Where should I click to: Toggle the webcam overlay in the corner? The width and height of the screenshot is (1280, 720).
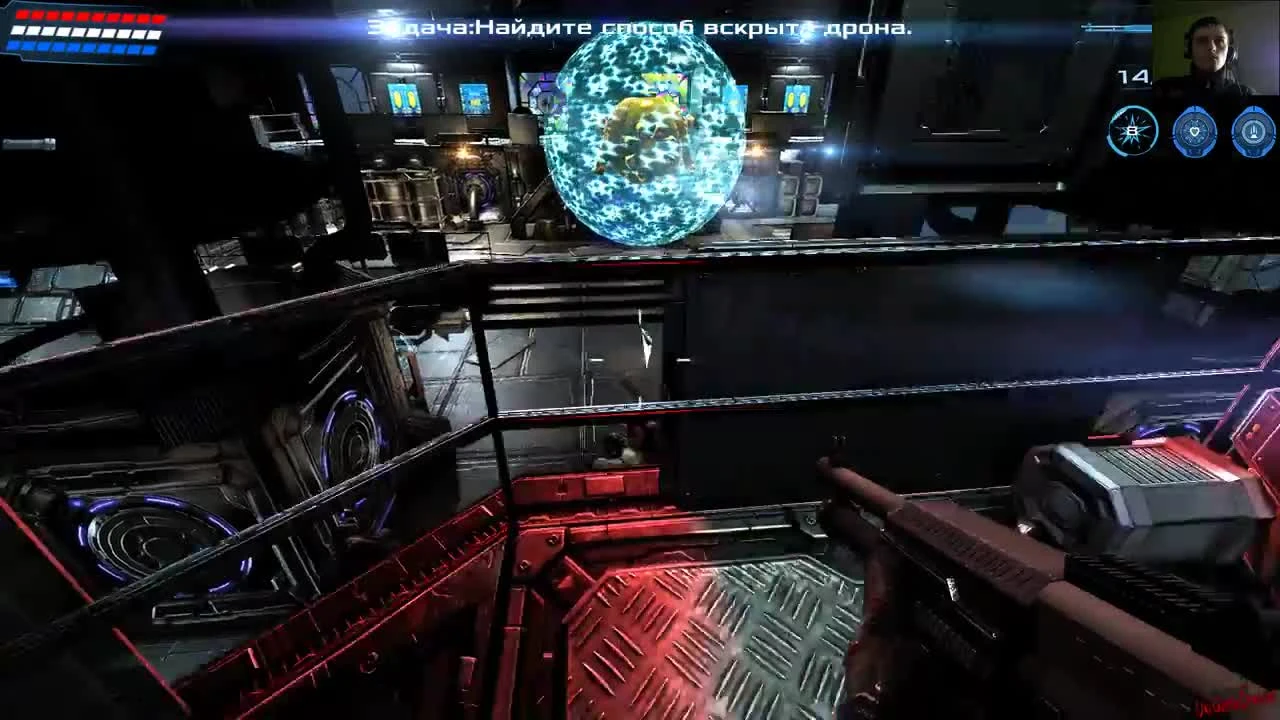[x=1215, y=45]
